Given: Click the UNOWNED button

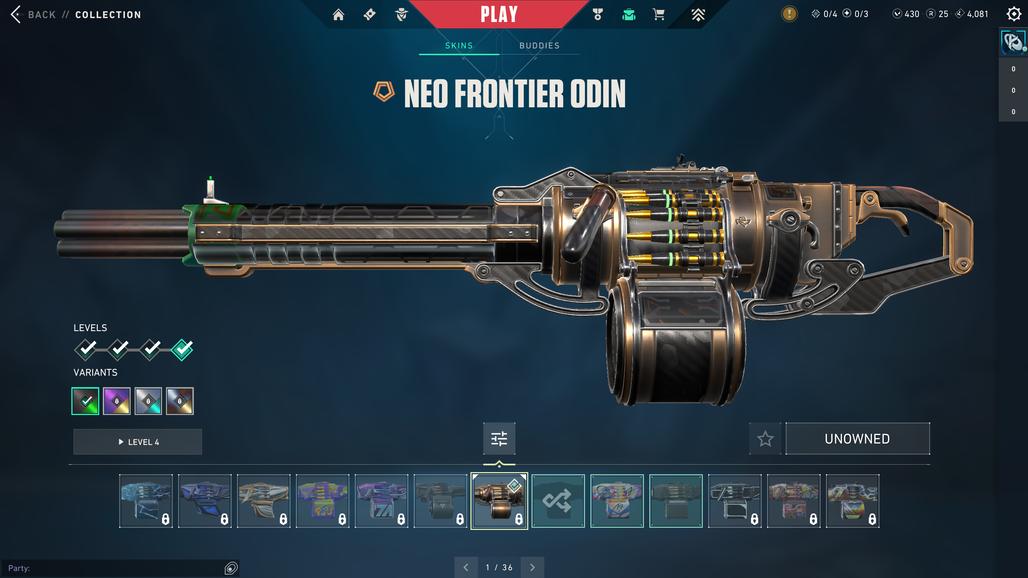Looking at the screenshot, I should pyautogui.click(x=857, y=439).
